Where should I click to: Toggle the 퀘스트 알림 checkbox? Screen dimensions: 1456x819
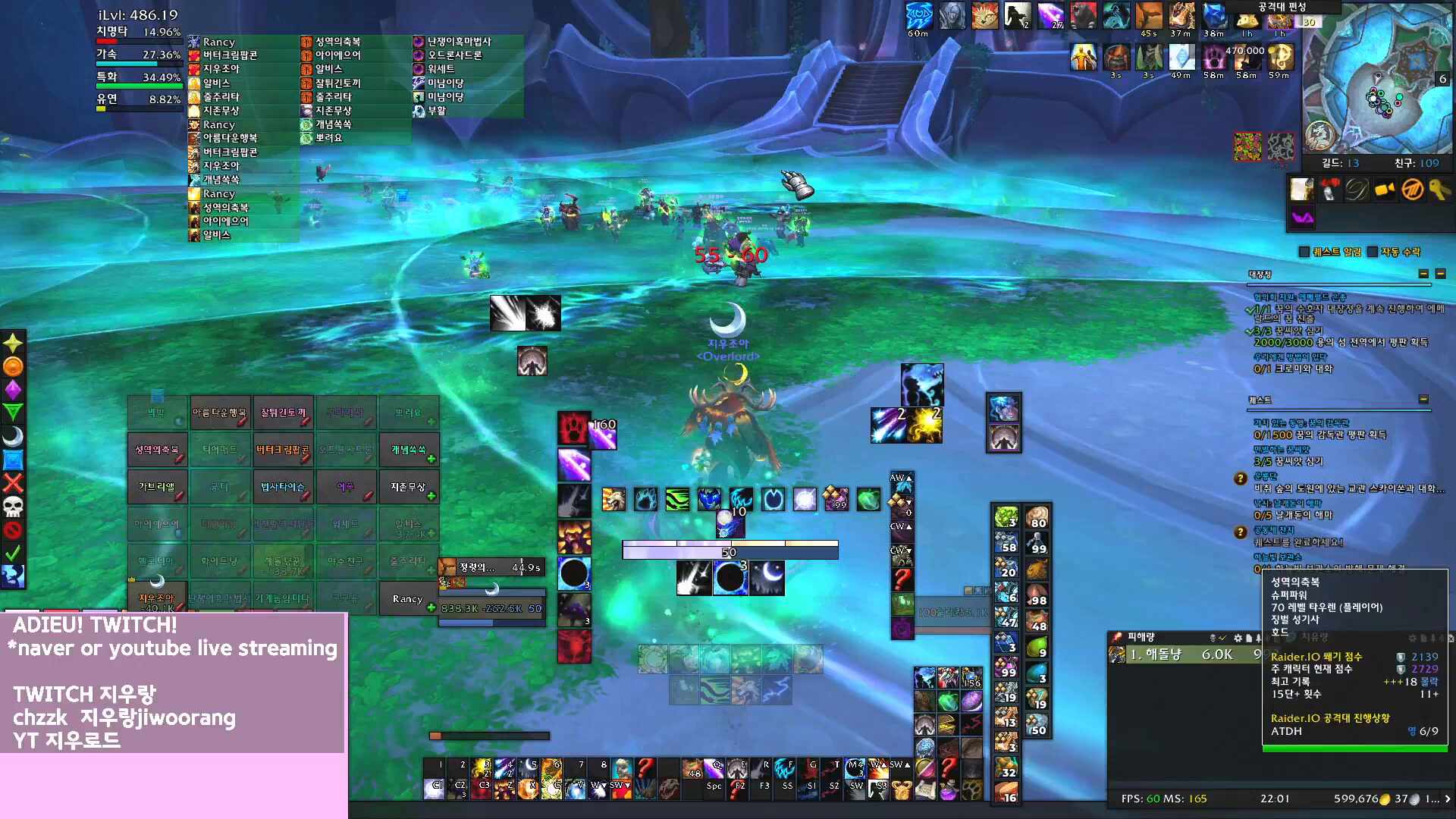tap(1304, 252)
